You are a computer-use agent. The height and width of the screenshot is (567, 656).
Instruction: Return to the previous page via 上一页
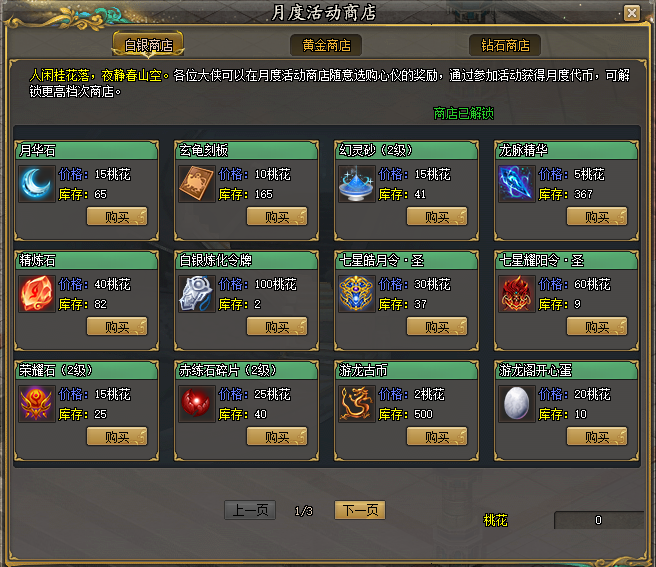pos(249,510)
